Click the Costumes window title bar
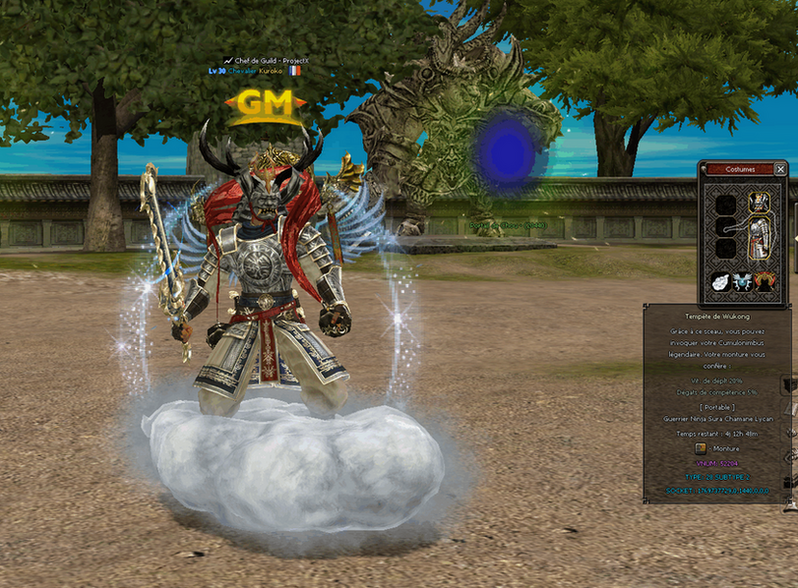 click(x=738, y=169)
